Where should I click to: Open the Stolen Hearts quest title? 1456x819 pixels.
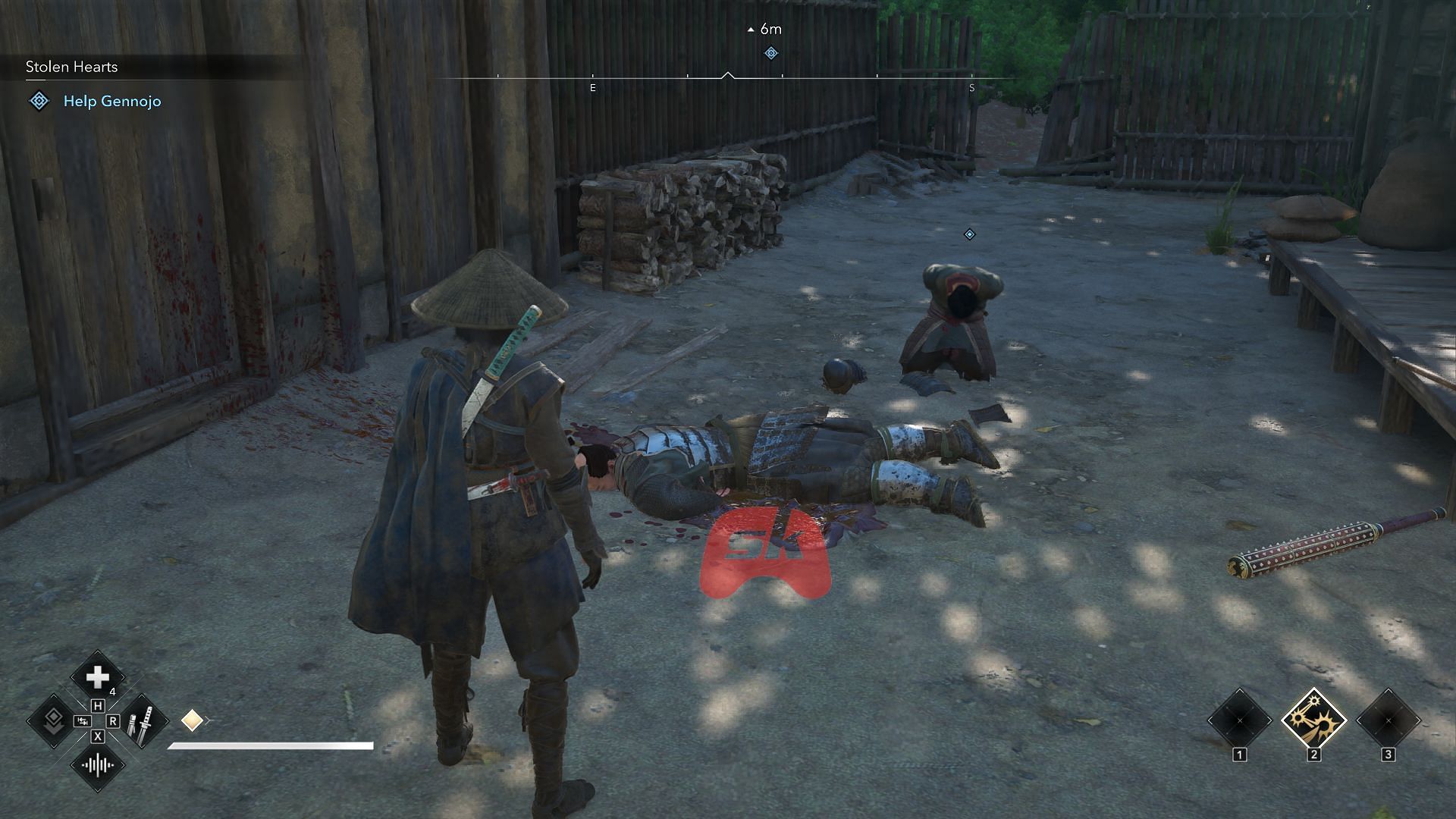(72, 67)
